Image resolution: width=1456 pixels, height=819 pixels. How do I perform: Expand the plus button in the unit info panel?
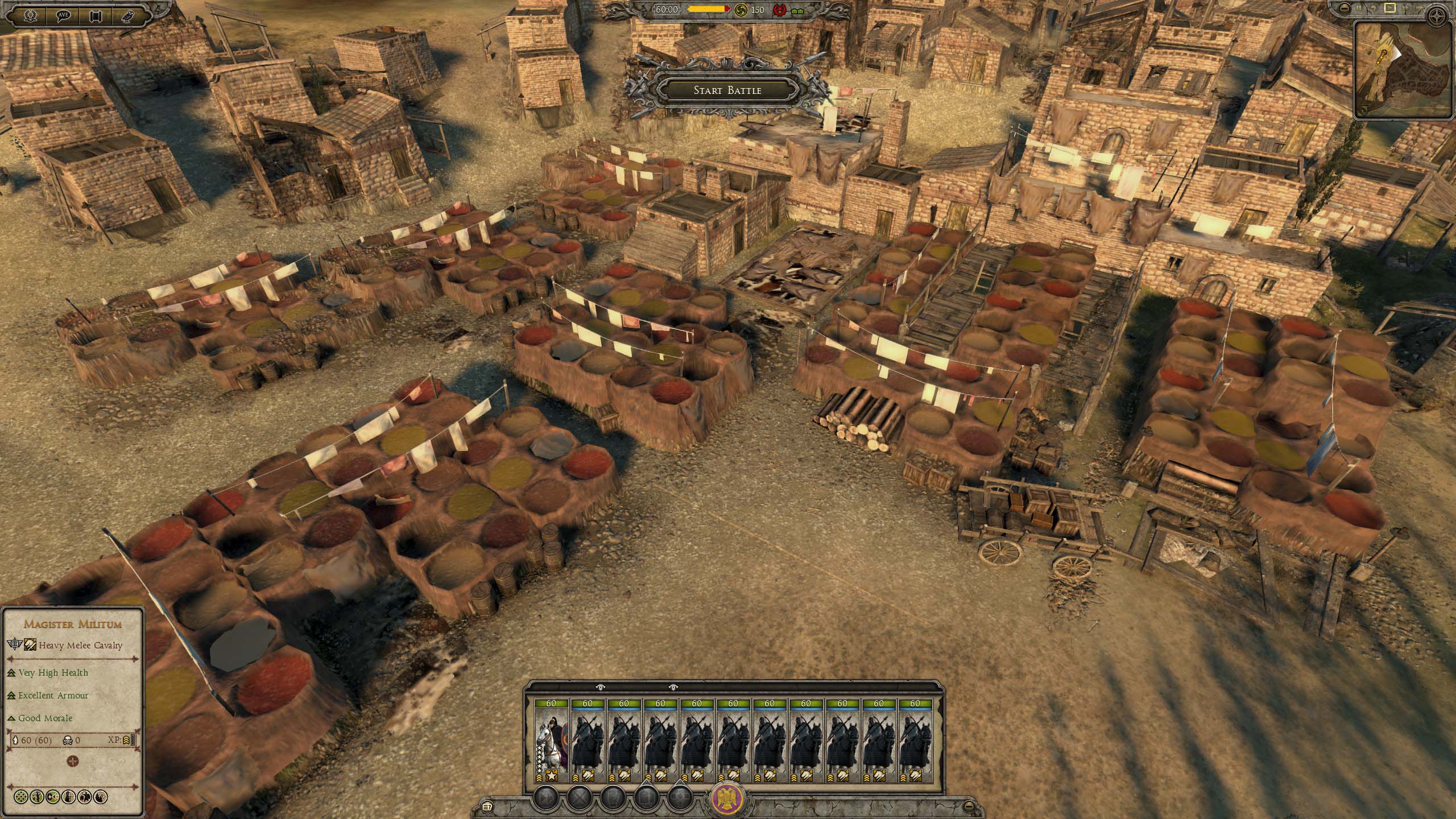point(72,761)
